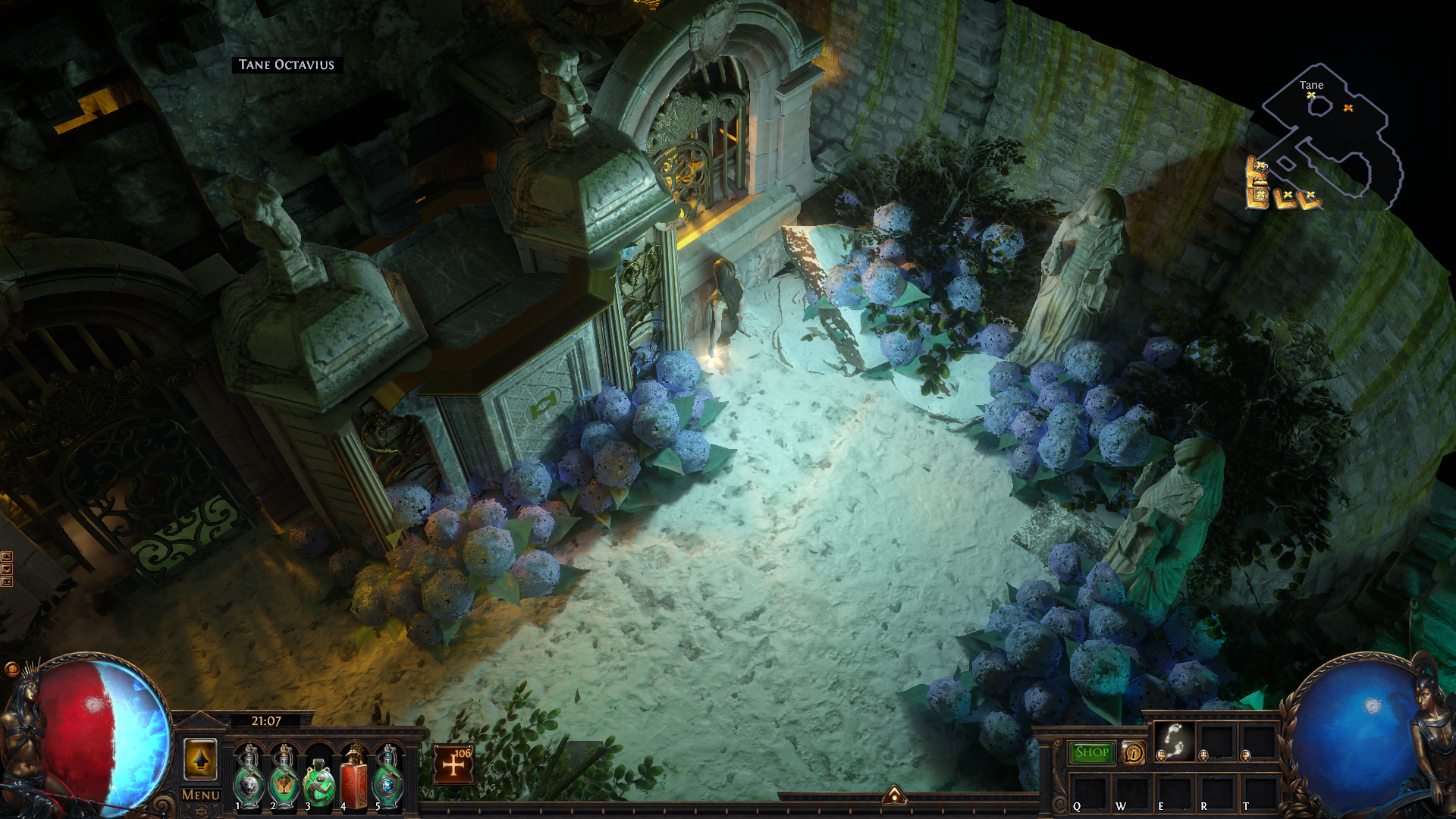
Task: Open the green Shop button
Action: tap(1092, 752)
